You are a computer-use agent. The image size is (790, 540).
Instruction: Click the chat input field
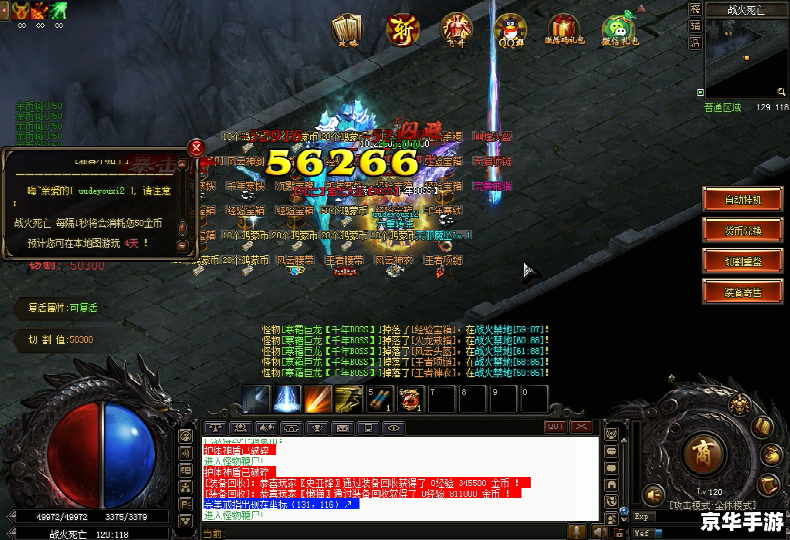[400, 533]
